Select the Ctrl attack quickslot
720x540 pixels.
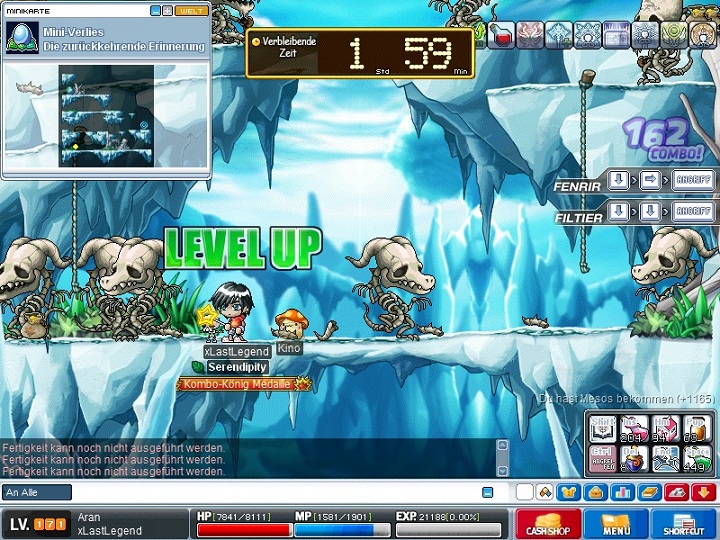(x=602, y=458)
